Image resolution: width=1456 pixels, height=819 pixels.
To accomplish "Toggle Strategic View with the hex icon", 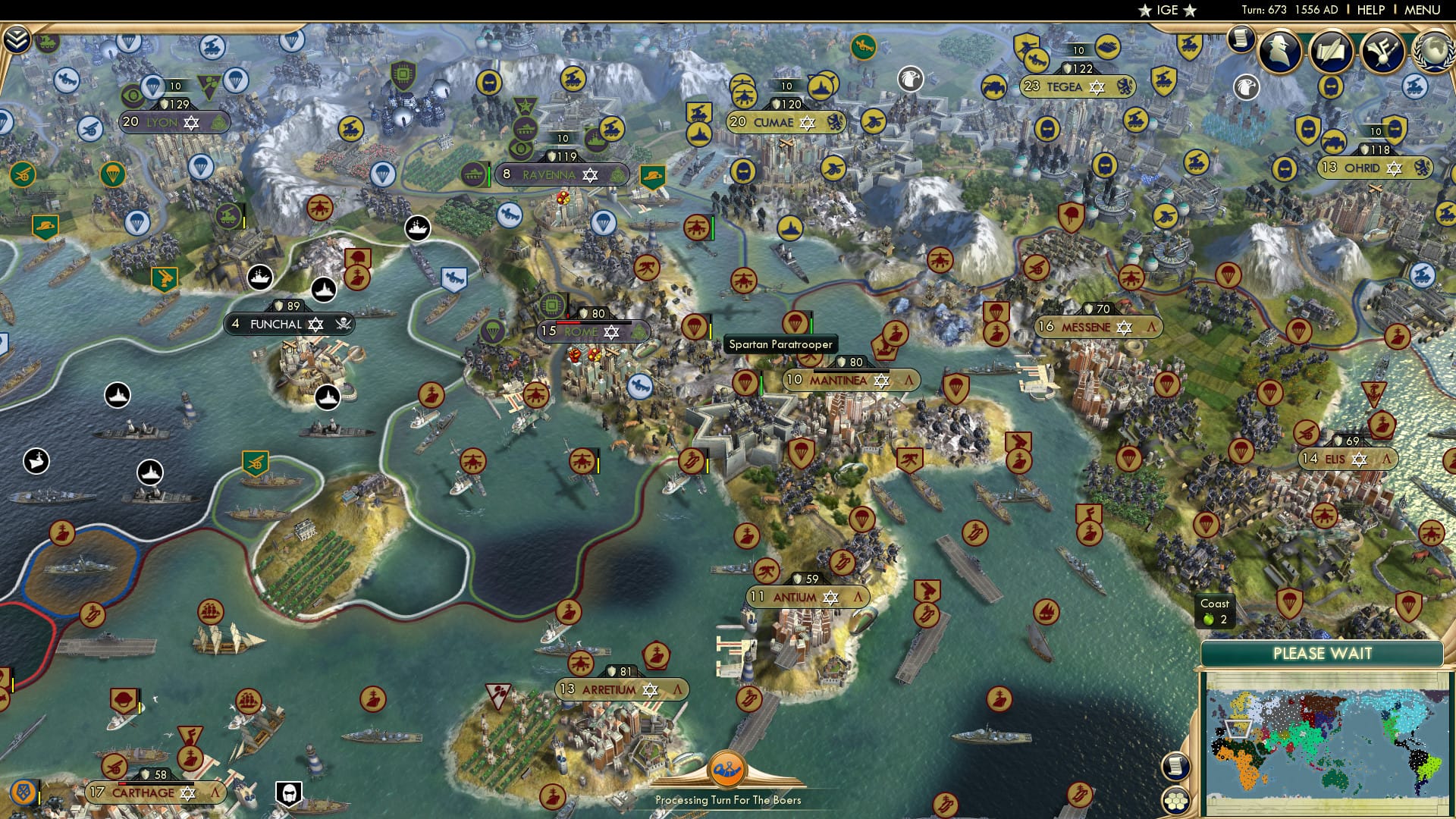I will (1175, 799).
